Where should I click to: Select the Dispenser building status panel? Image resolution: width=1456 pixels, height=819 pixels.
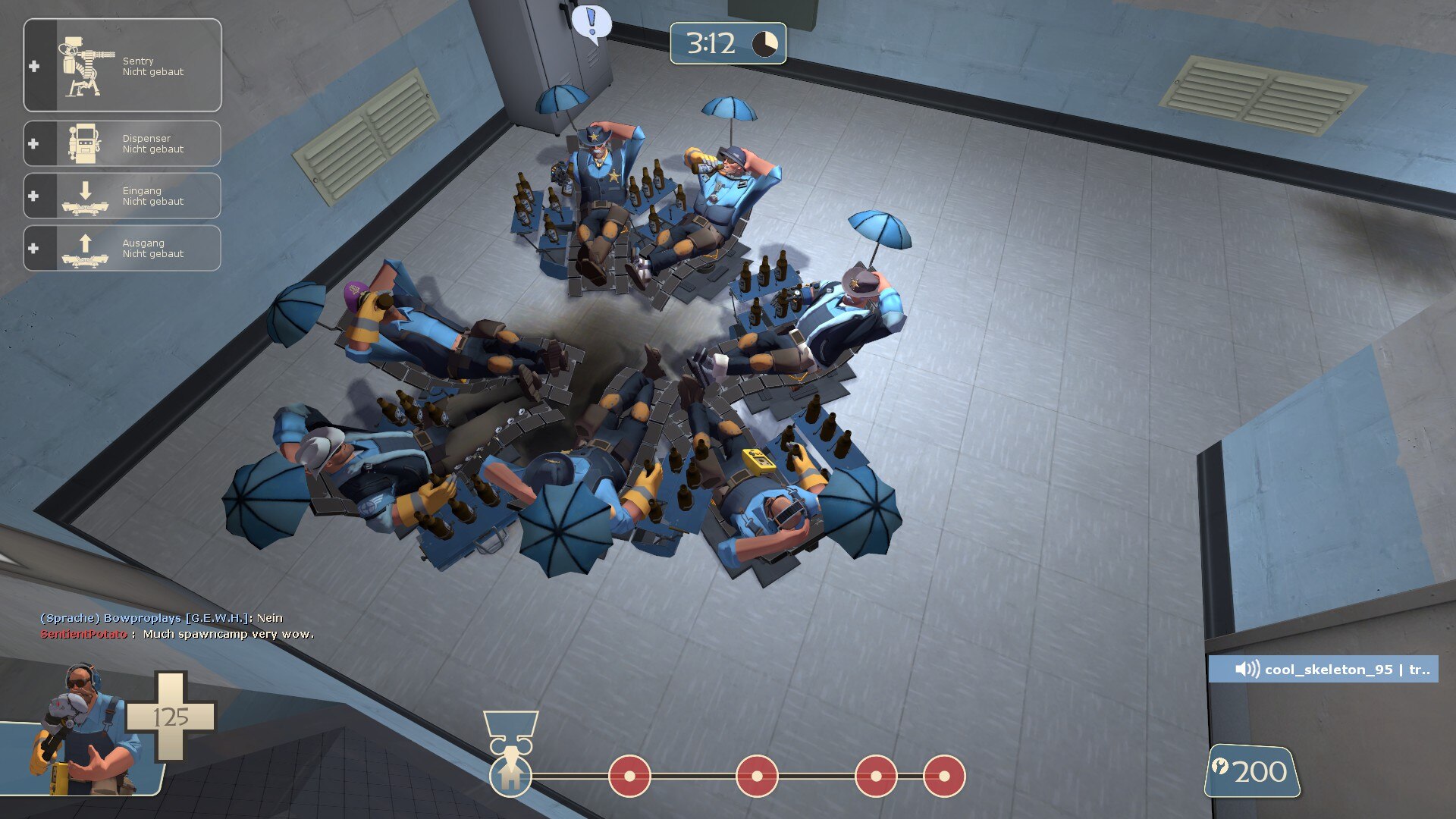122,143
